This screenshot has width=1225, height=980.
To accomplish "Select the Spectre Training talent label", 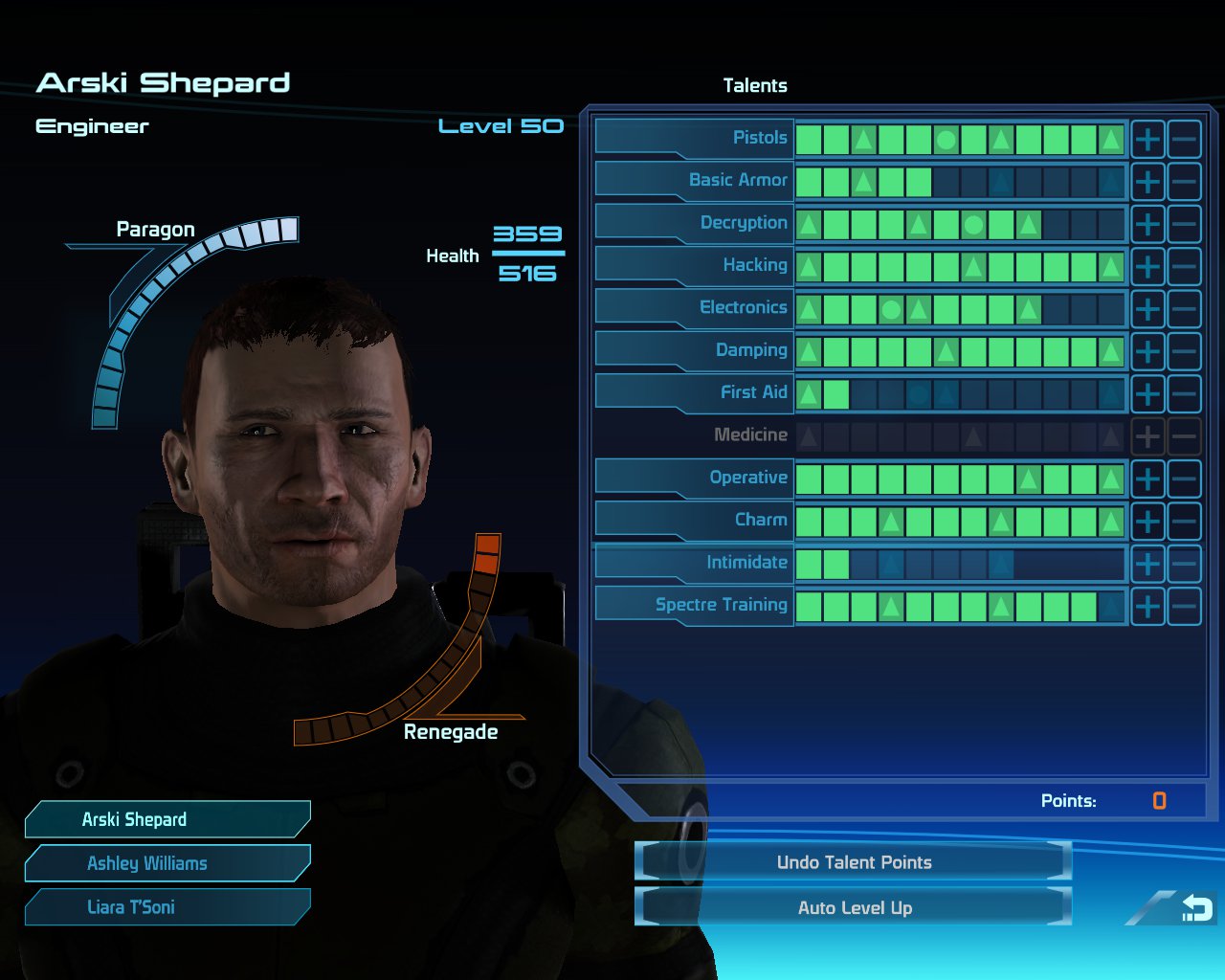I will 695,605.
